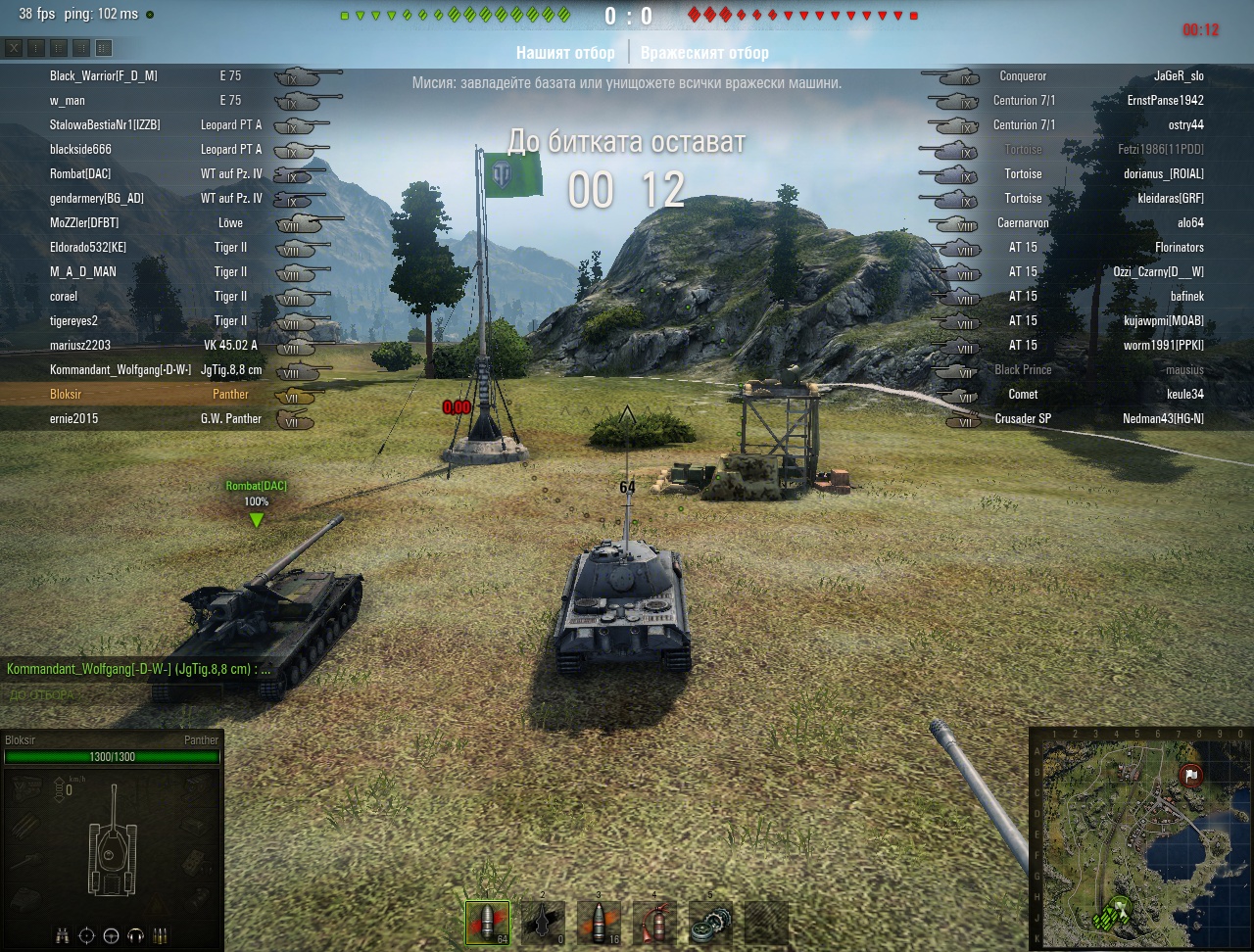The image size is (1254, 952).
Task: Click the commander binoculars crew icon
Action: 63,934
